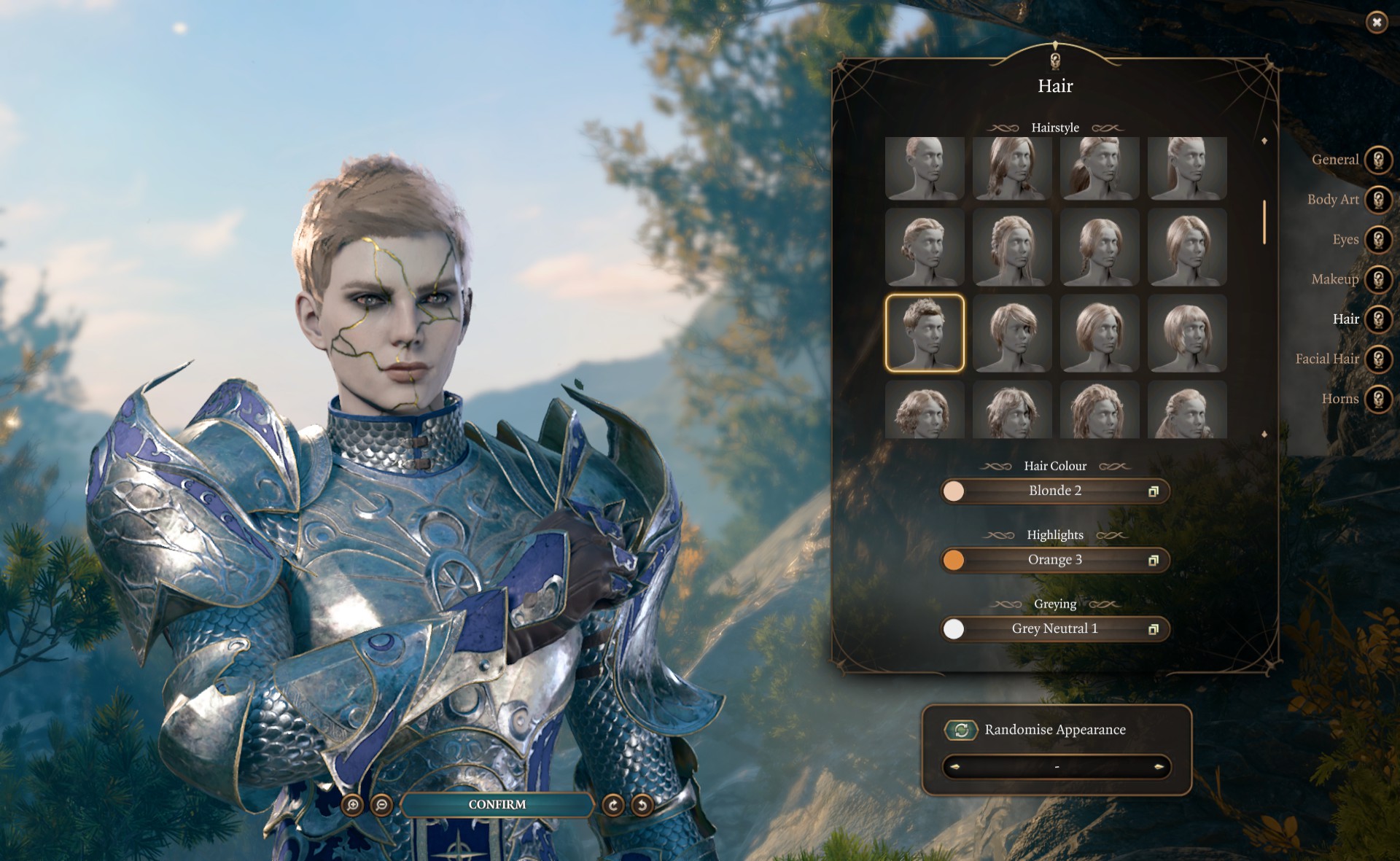Switch to the General tab
1400x861 pixels.
[x=1378, y=160]
